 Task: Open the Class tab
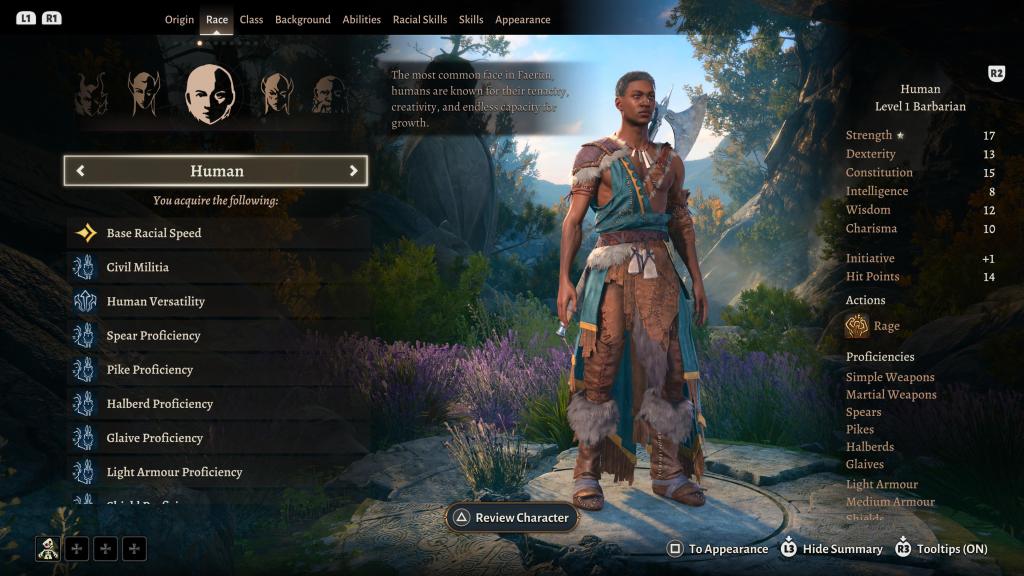(x=251, y=20)
